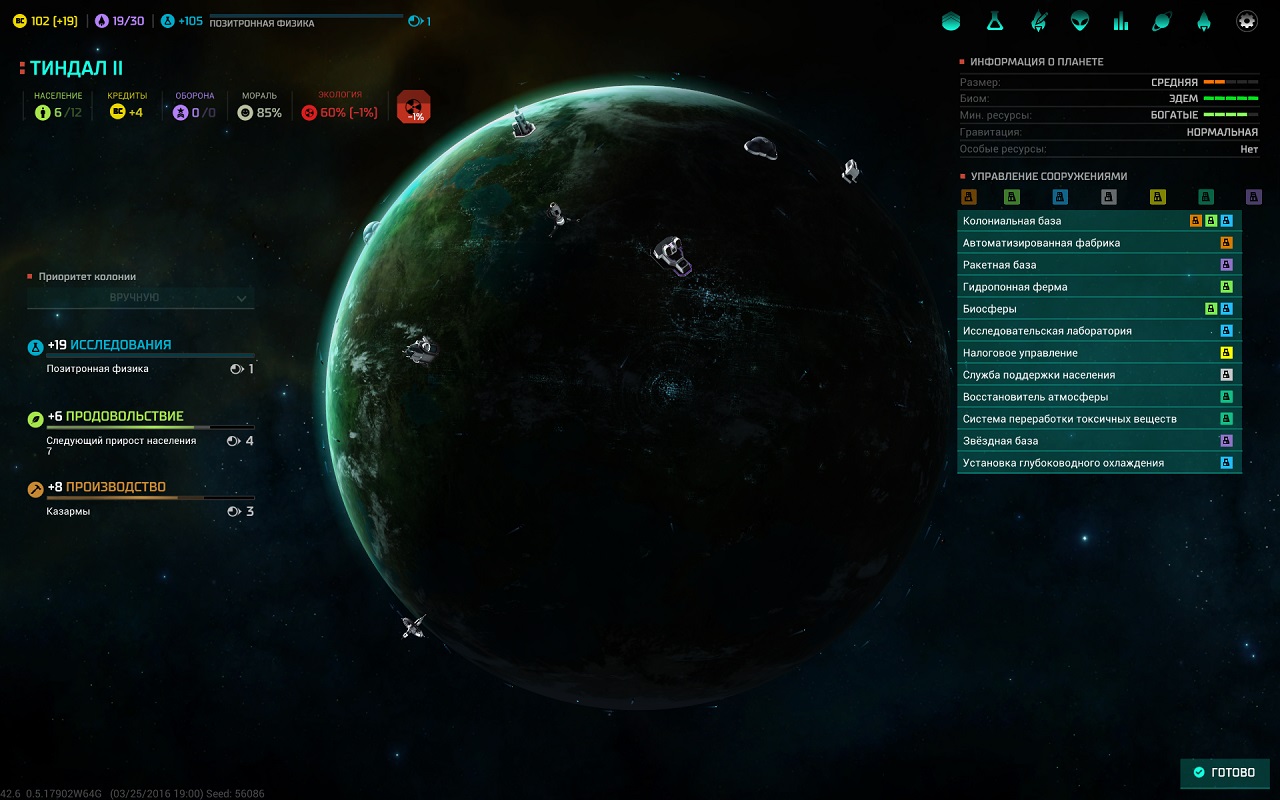Confirm with the Готово button
The image size is (1280, 800).
(1225, 773)
